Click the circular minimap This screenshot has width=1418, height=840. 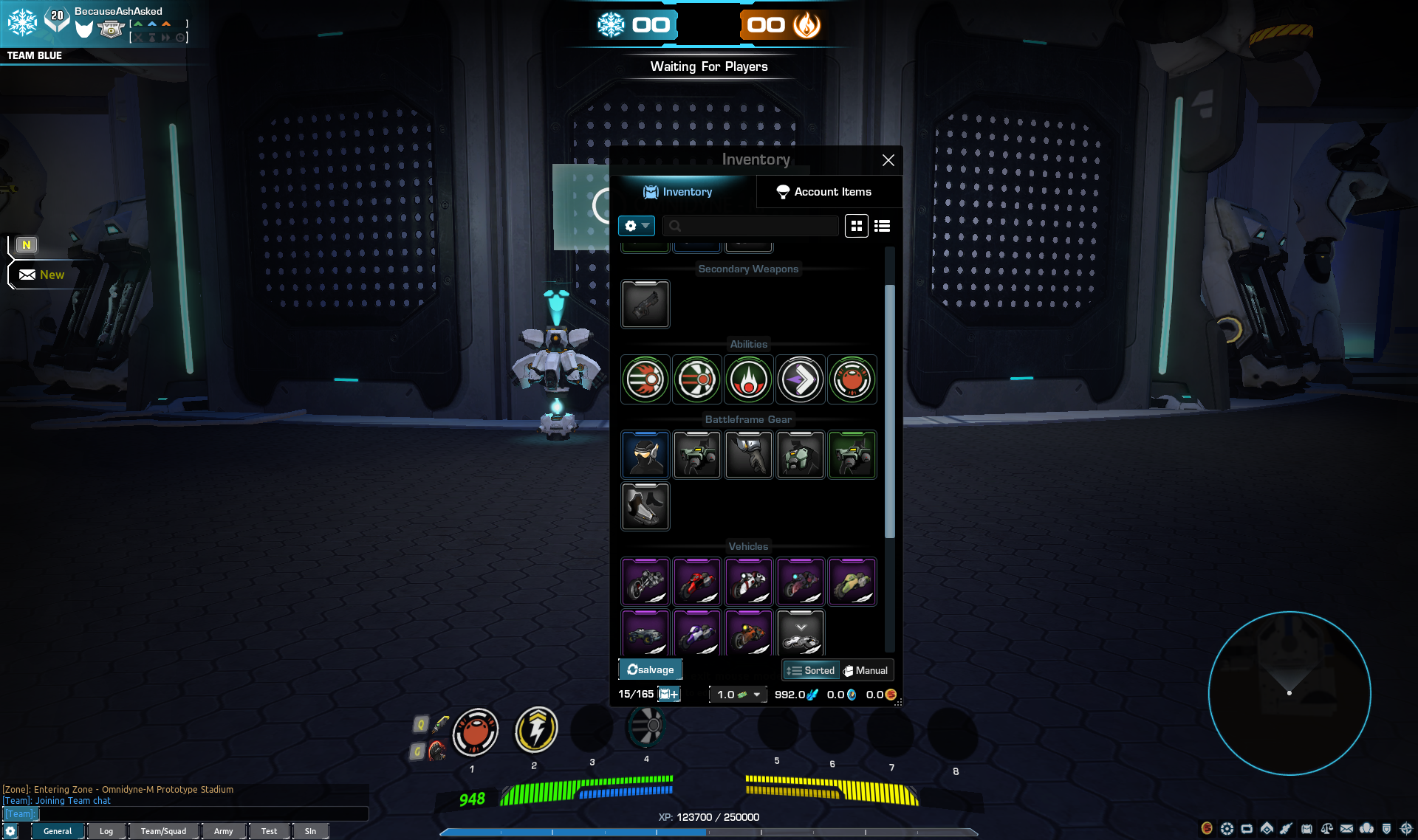[x=1289, y=693]
